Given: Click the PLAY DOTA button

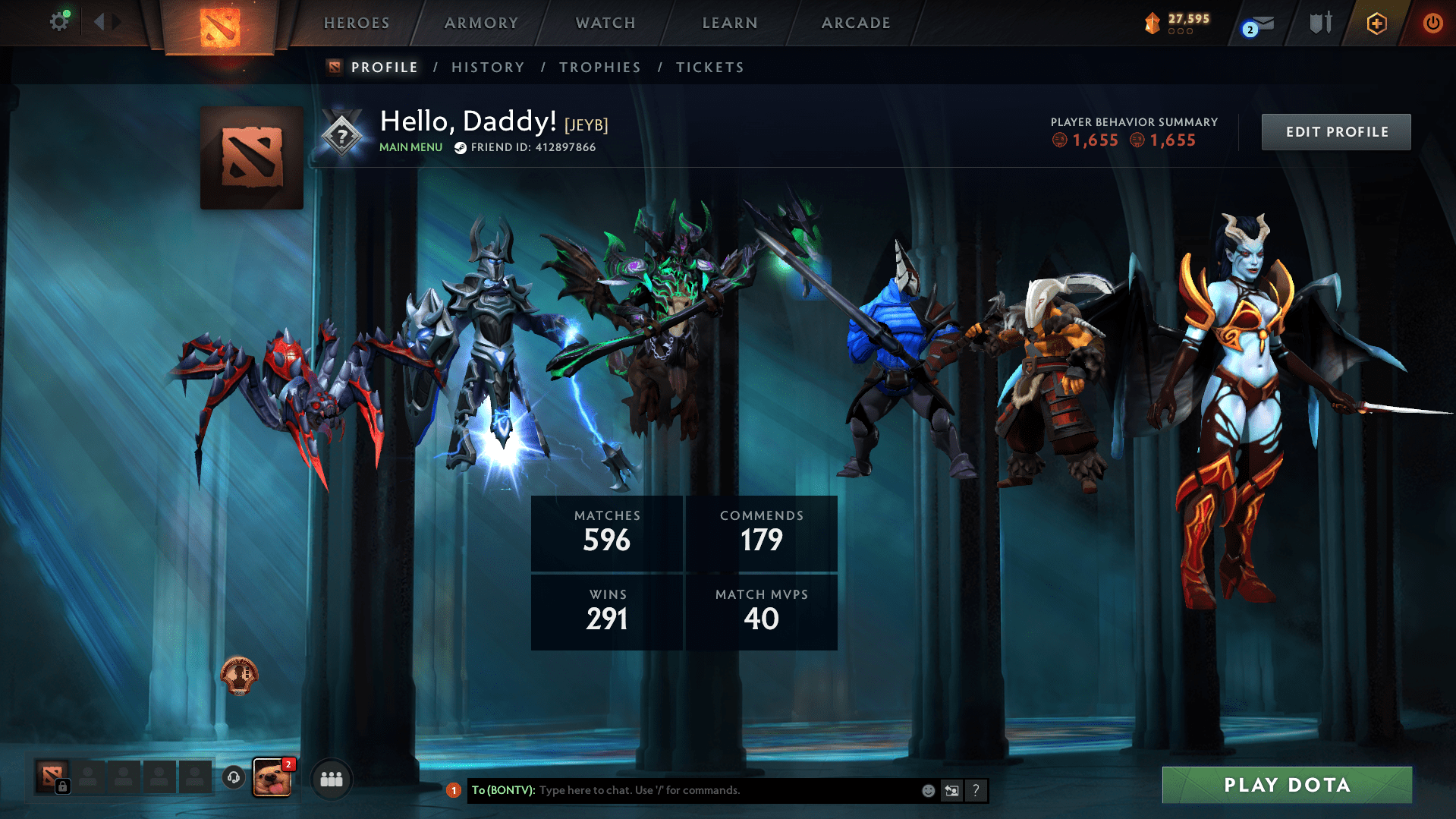Looking at the screenshot, I should 1286,785.
